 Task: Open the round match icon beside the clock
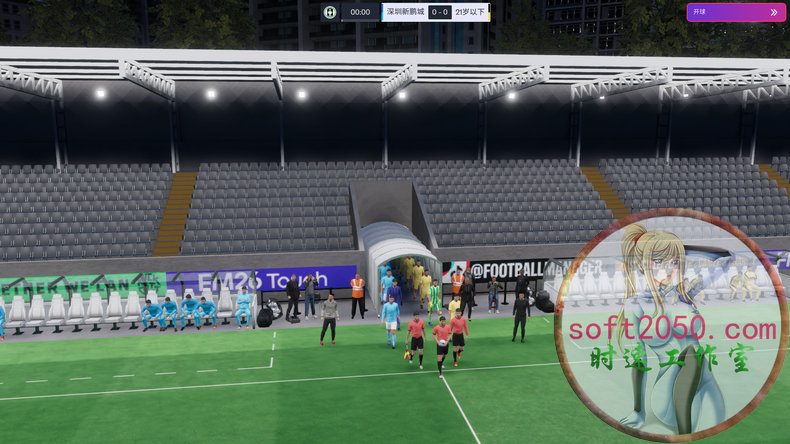click(330, 12)
